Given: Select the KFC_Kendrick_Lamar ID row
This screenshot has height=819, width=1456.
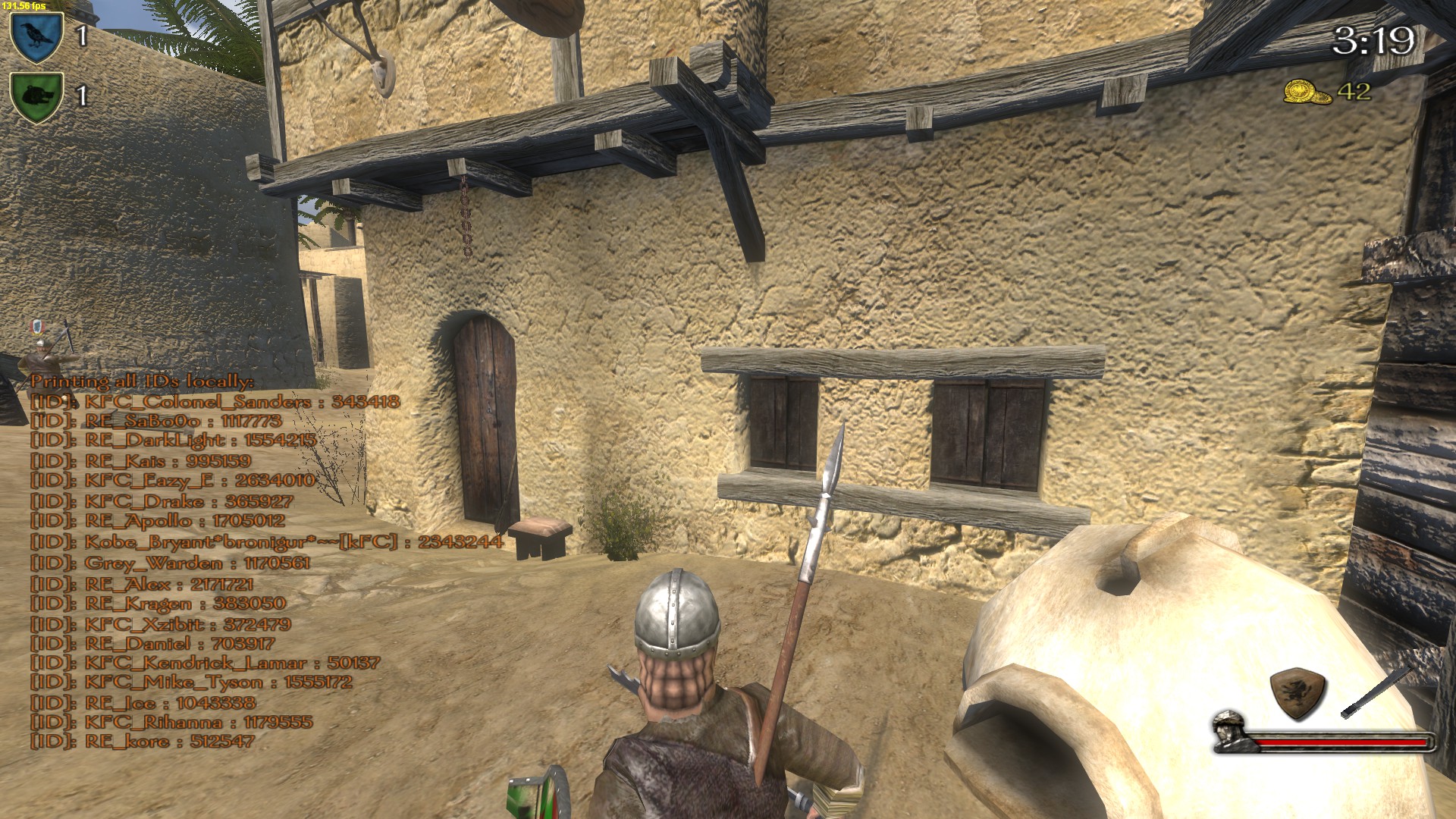Looking at the screenshot, I should (x=205, y=663).
